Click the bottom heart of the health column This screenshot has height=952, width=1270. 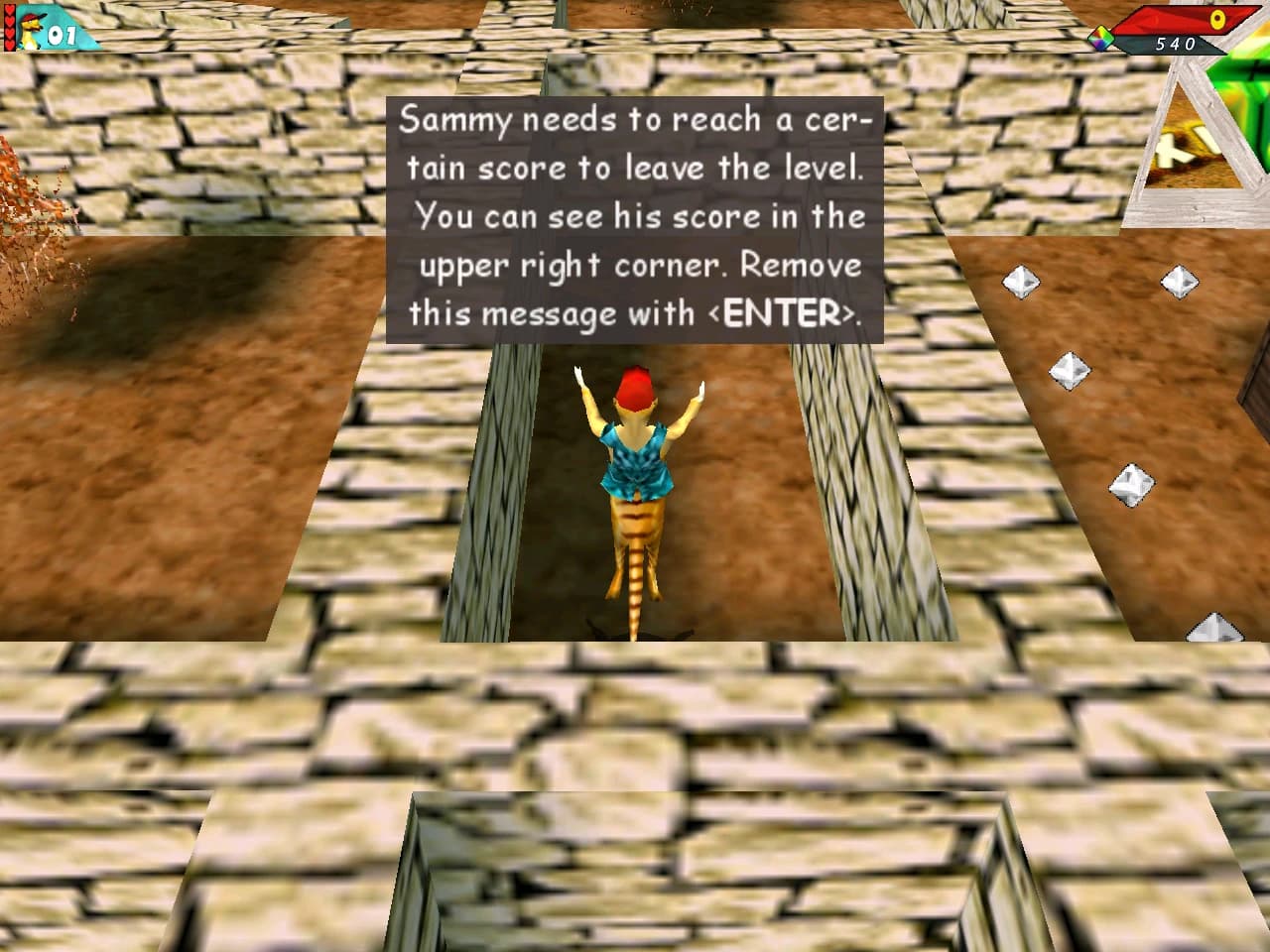point(9,46)
